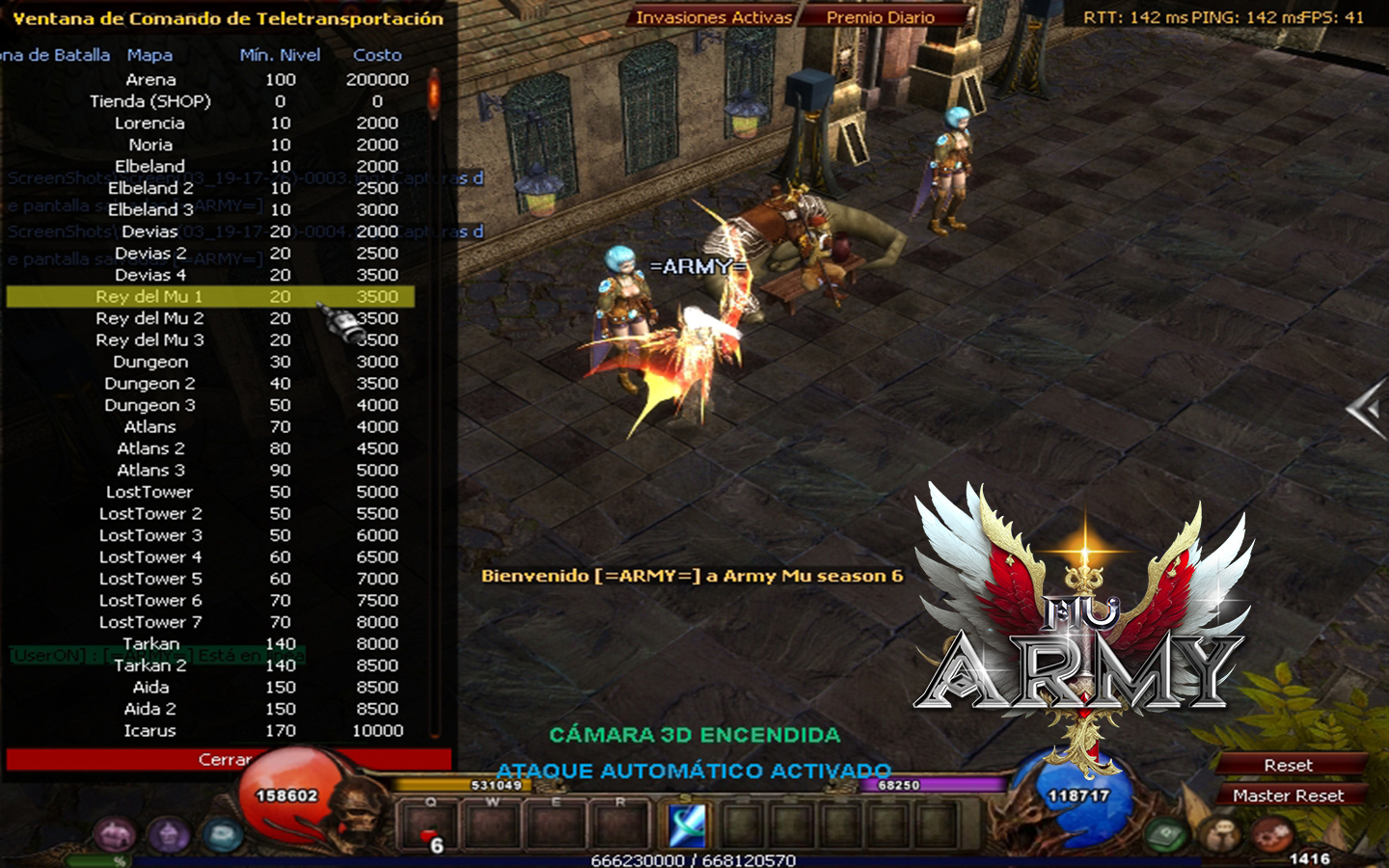Use the red potion in Q slot
This screenshot has height=868, width=1389.
[428, 827]
